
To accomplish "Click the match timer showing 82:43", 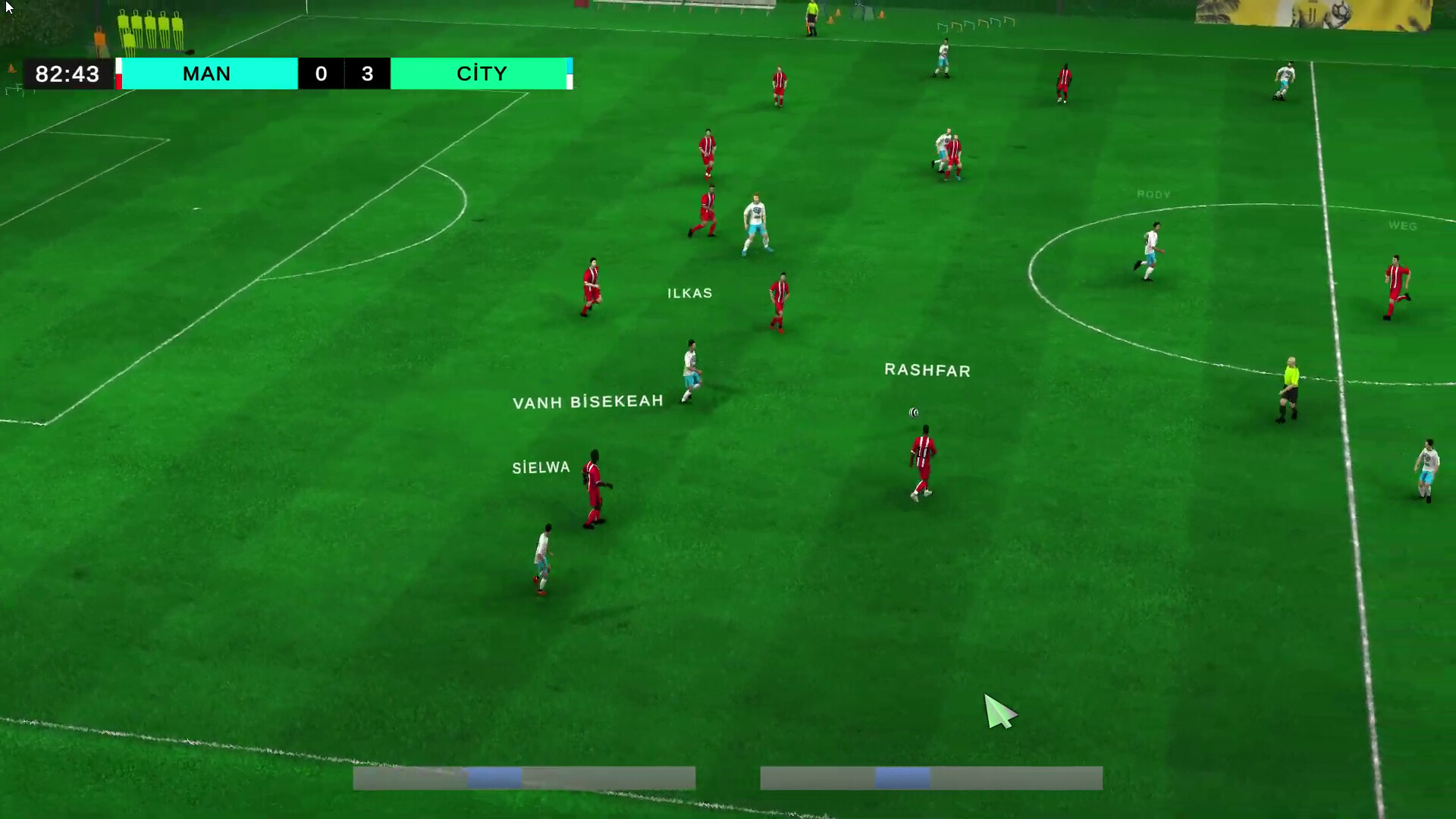I will [x=65, y=74].
